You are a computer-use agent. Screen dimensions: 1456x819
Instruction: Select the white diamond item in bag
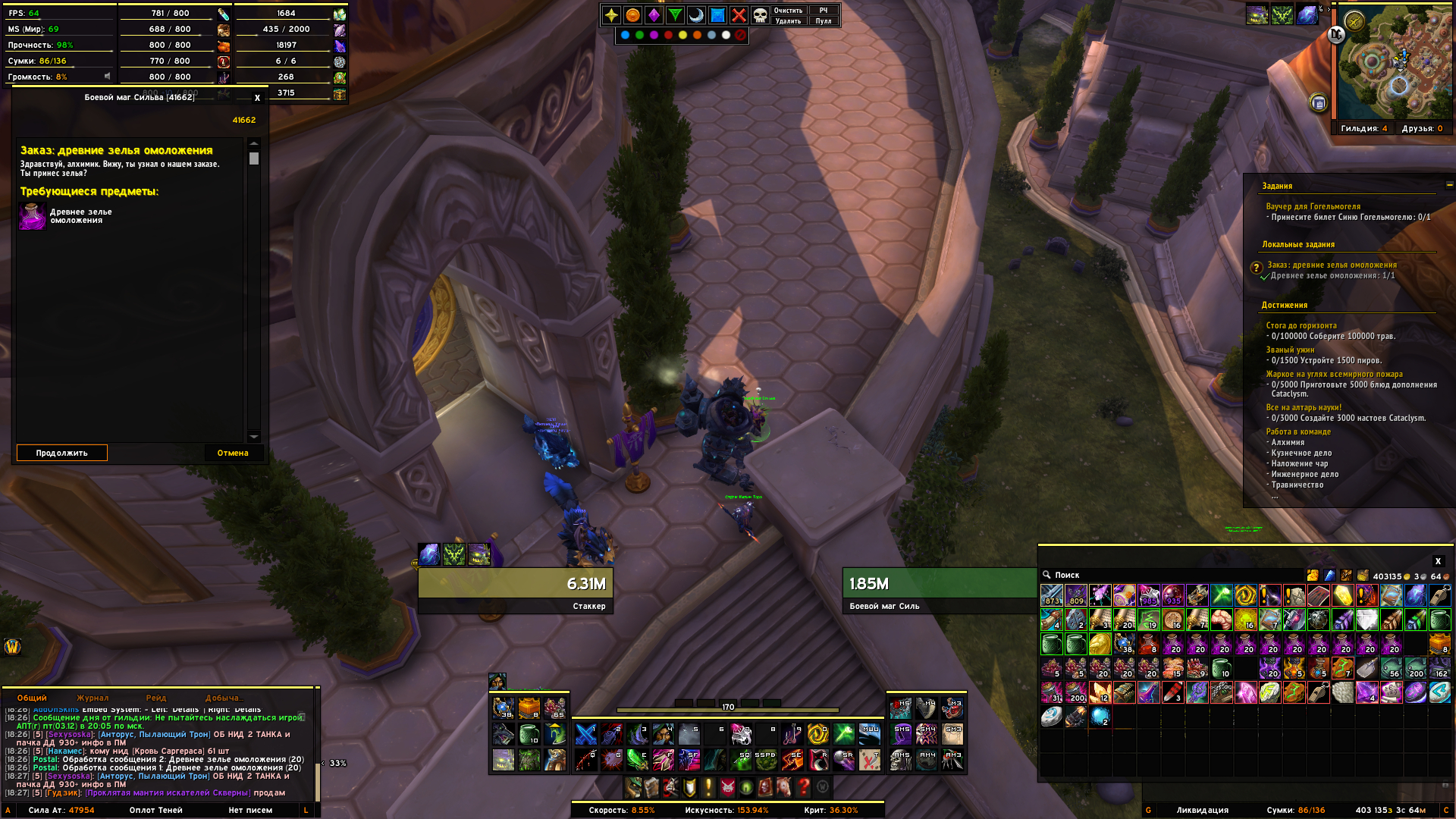click(1367, 620)
